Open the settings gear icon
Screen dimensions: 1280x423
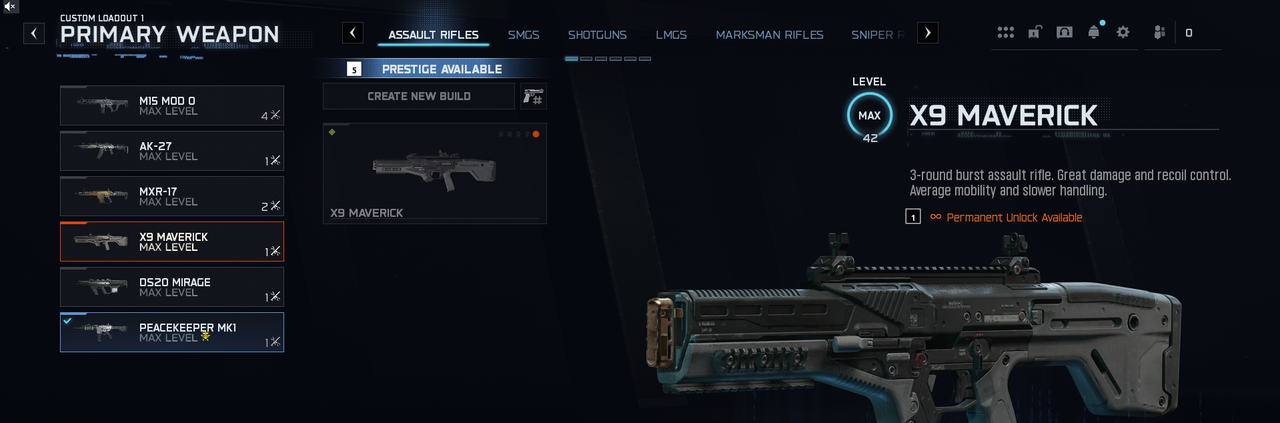pyautogui.click(x=1123, y=32)
